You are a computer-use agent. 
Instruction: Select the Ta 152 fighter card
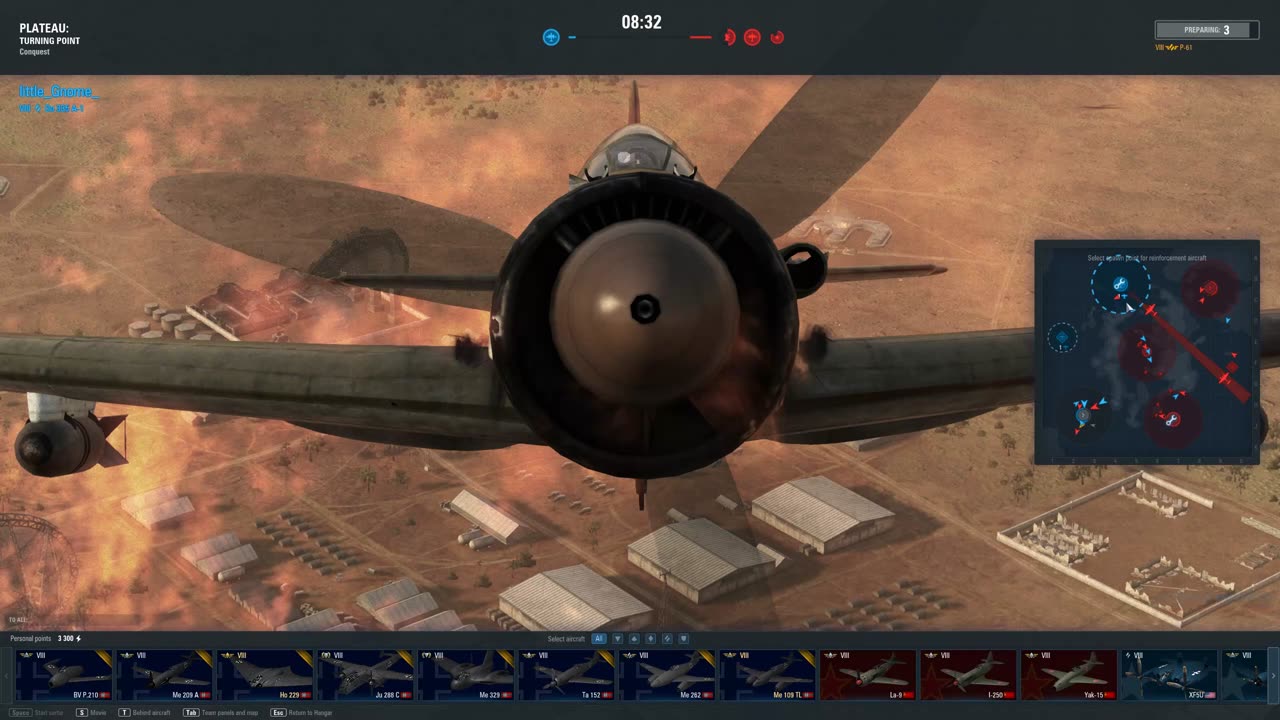tap(566, 674)
